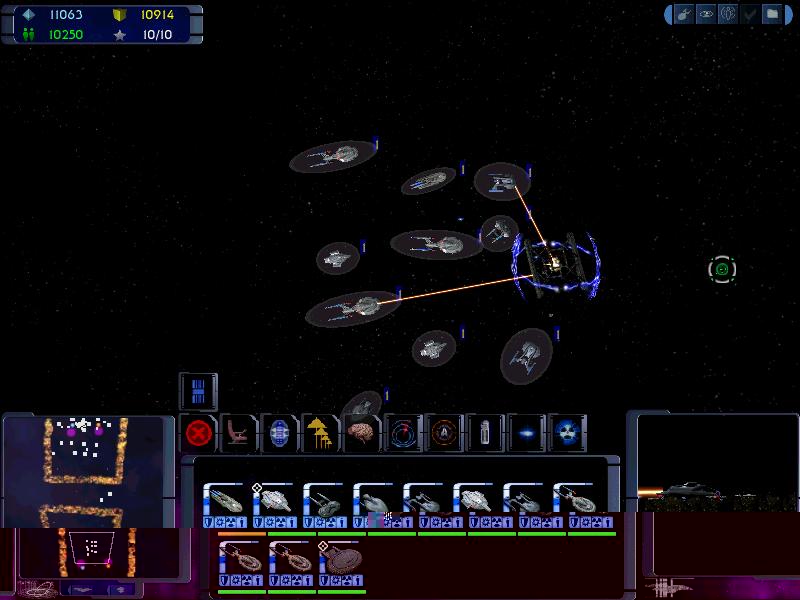The width and height of the screenshot is (800, 600).
Task: Open the figure icon in top toolbar
Action: (727, 14)
